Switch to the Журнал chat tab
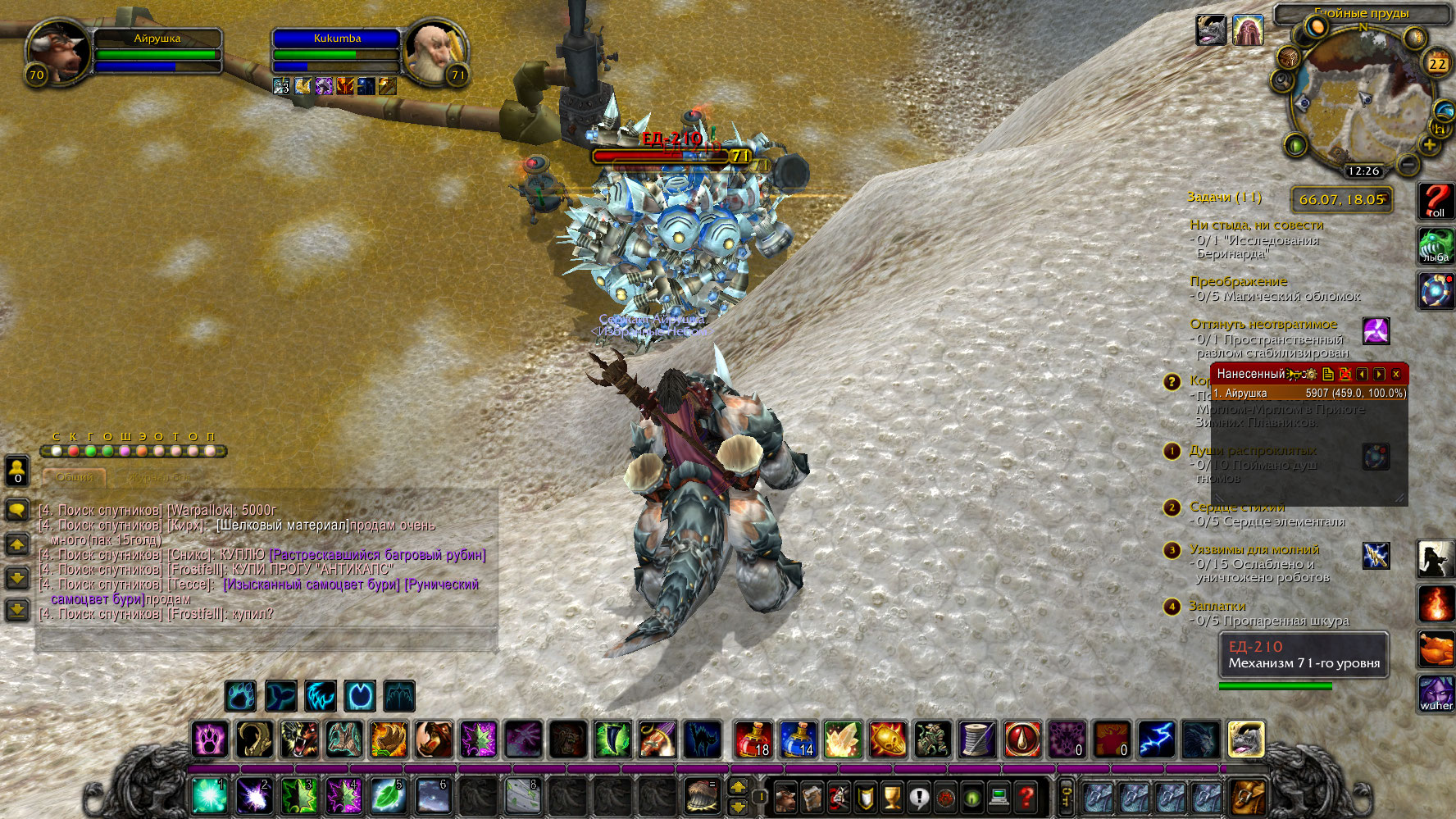Image resolution: width=1456 pixels, height=819 pixels. coord(160,478)
